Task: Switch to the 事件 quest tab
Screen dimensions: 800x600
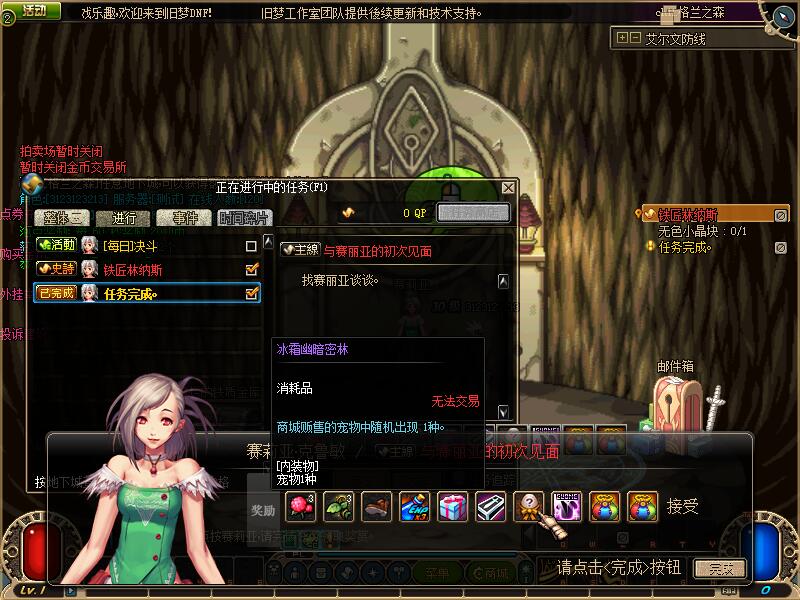Action: tap(185, 217)
